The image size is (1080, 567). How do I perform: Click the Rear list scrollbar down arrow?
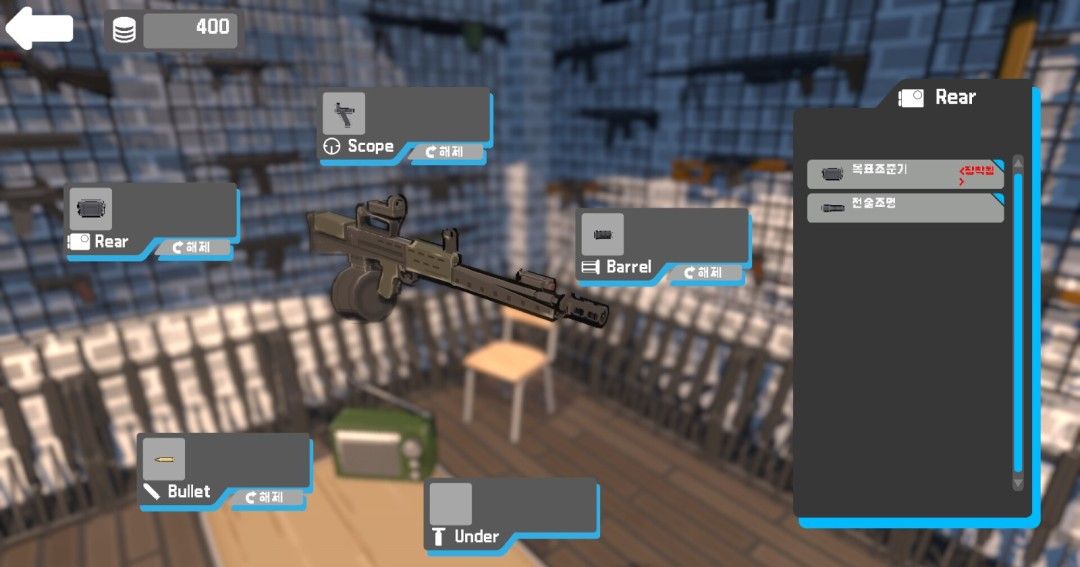coord(1018,484)
